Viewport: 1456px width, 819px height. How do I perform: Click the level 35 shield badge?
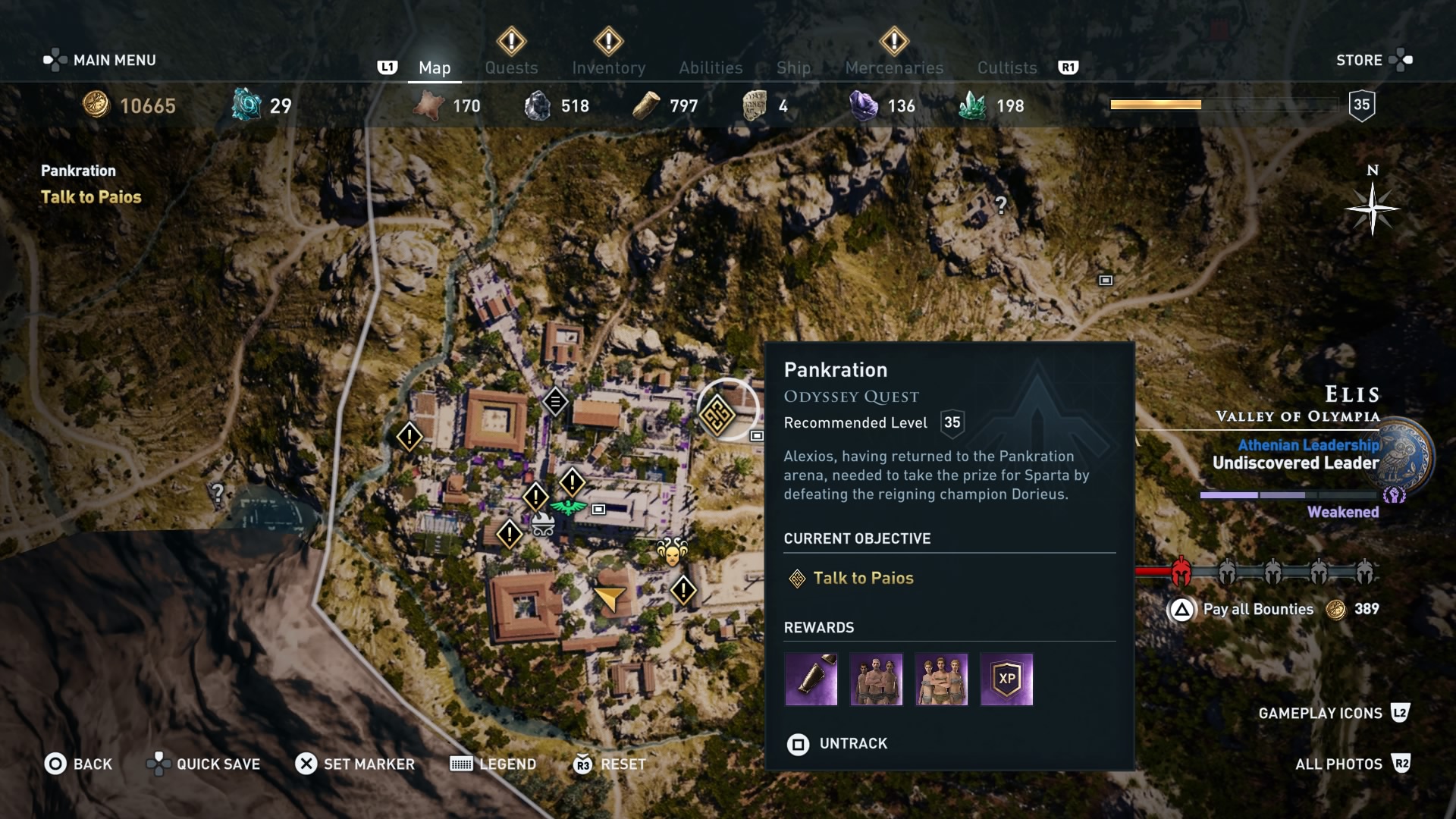point(1363,106)
